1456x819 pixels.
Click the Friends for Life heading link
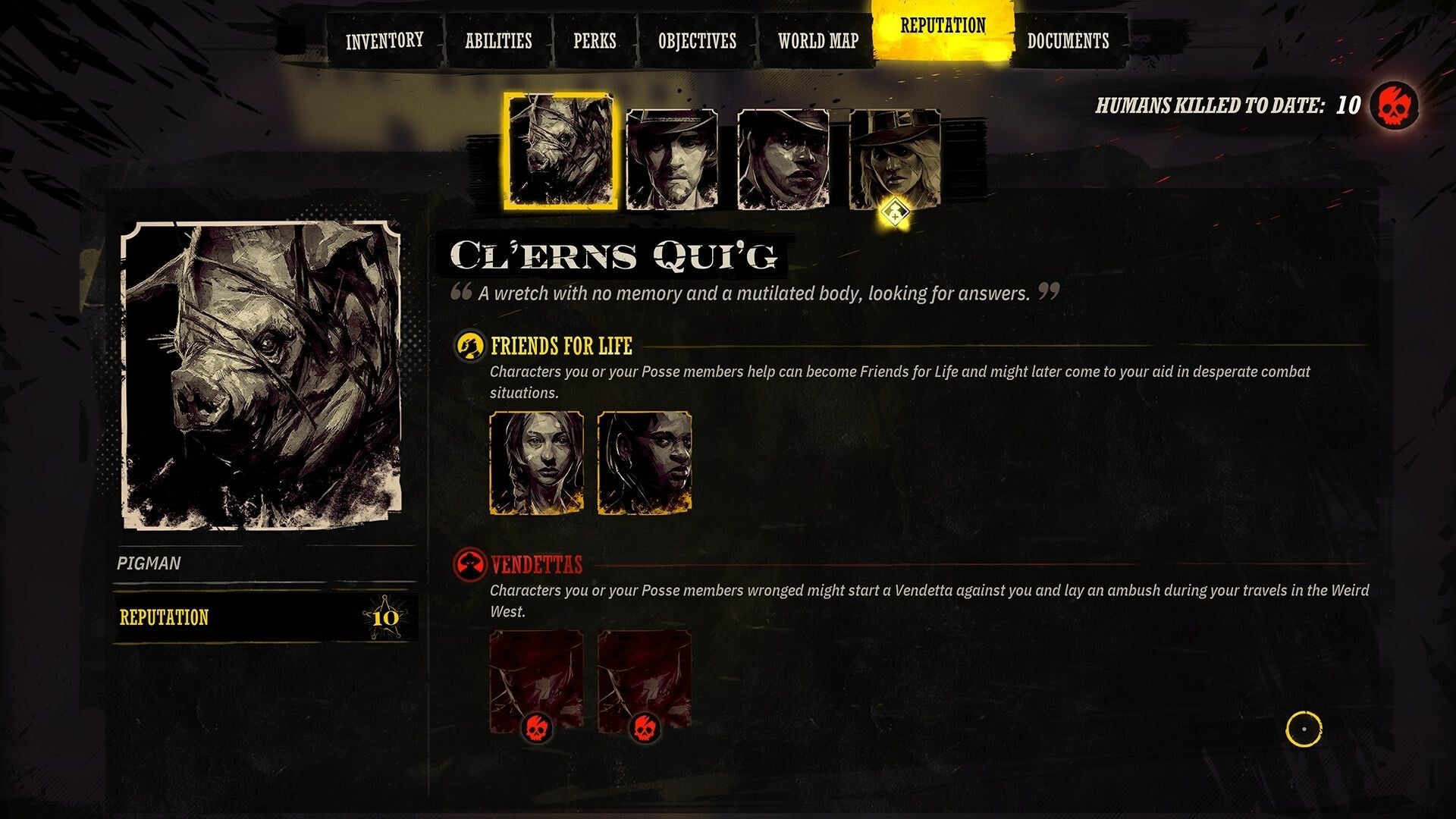click(x=563, y=345)
